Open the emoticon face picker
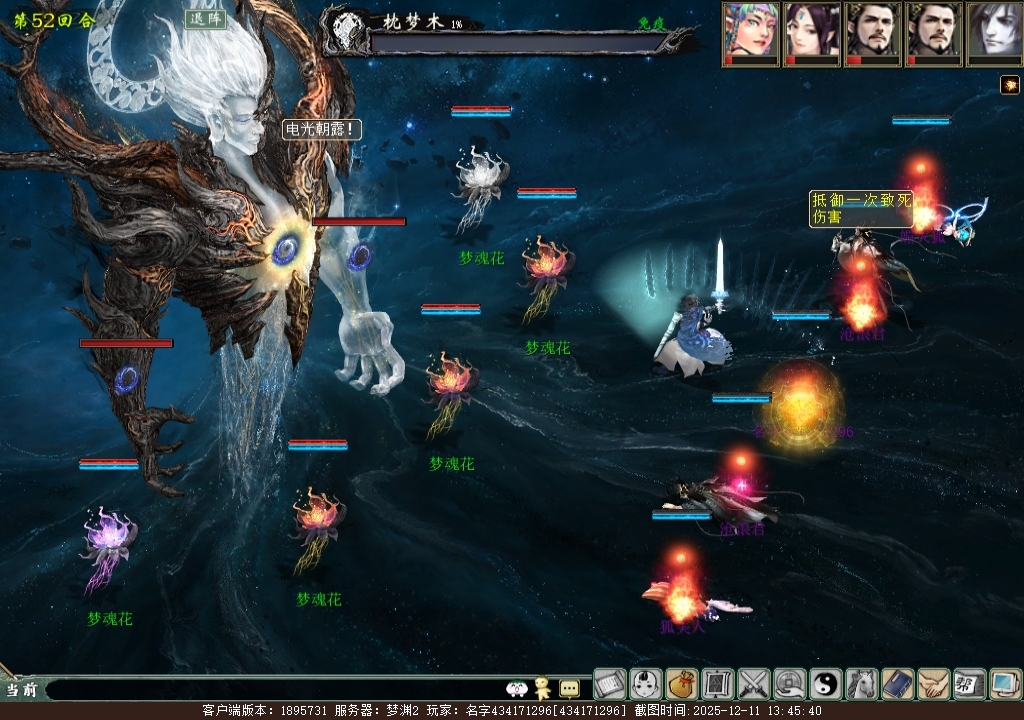1024x720 pixels. coord(517,688)
